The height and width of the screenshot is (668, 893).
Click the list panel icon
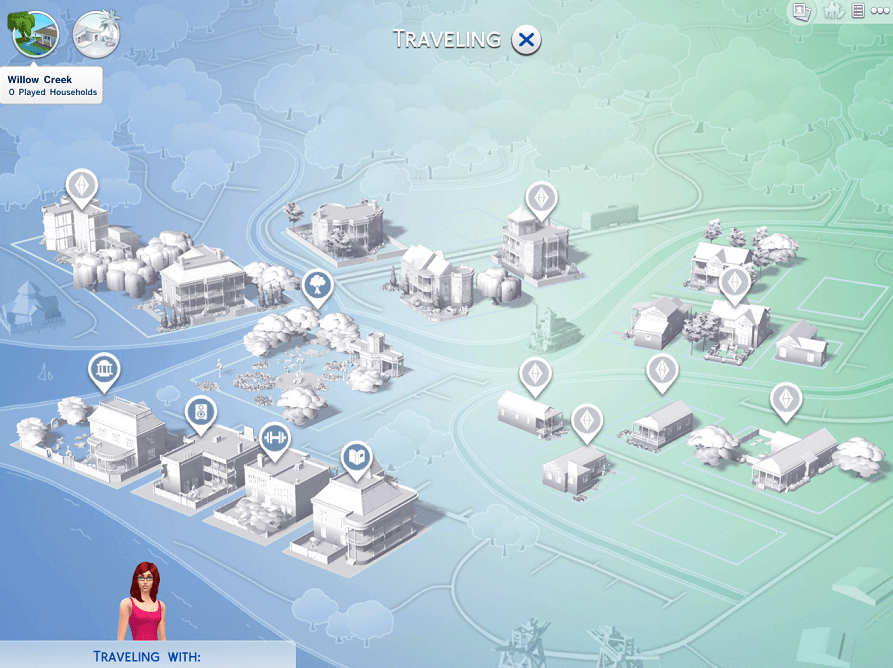point(858,11)
